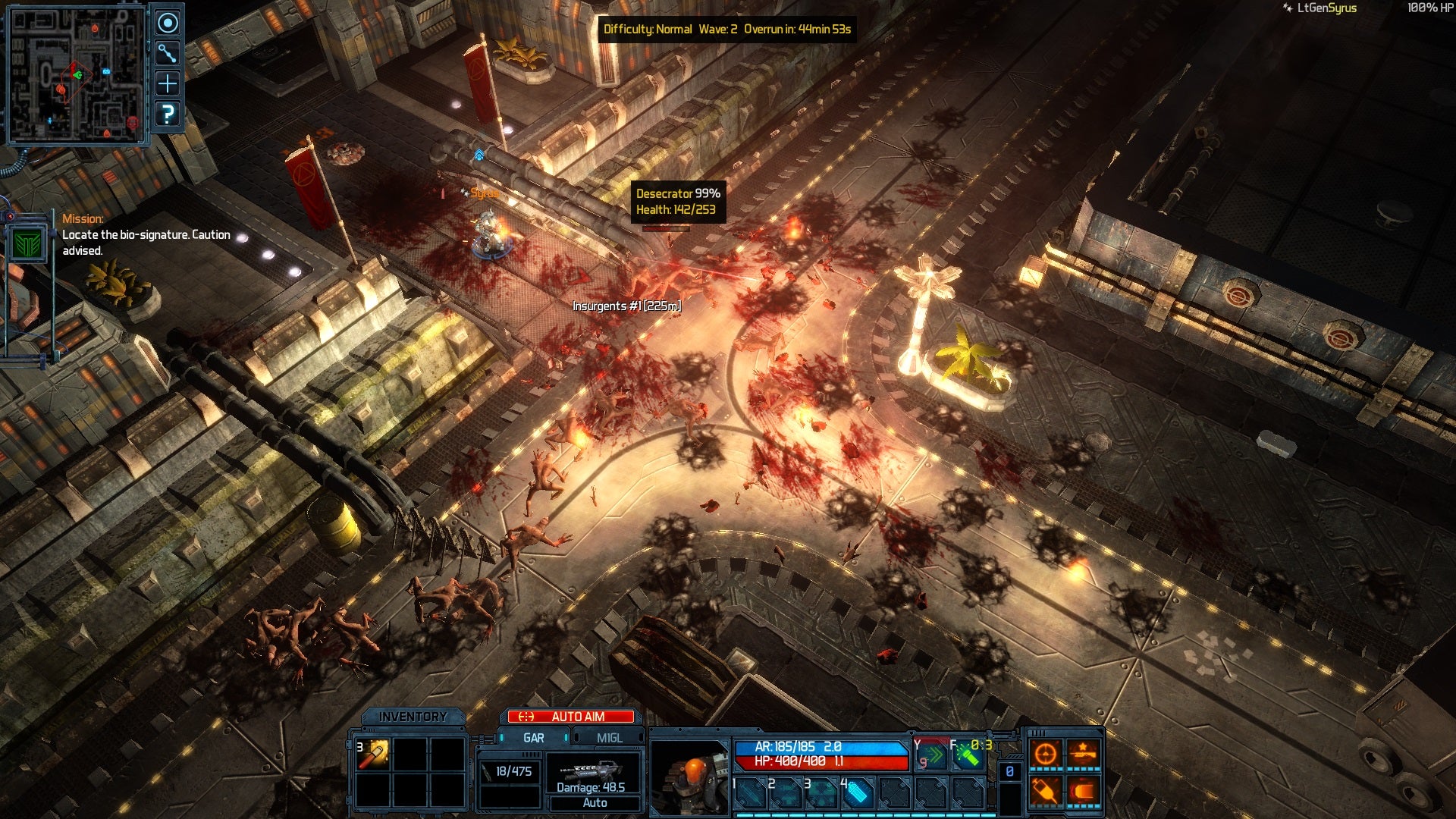This screenshot has width=1456, height=819.
Task: Select the orange syringe skill icon
Action: [1046, 792]
